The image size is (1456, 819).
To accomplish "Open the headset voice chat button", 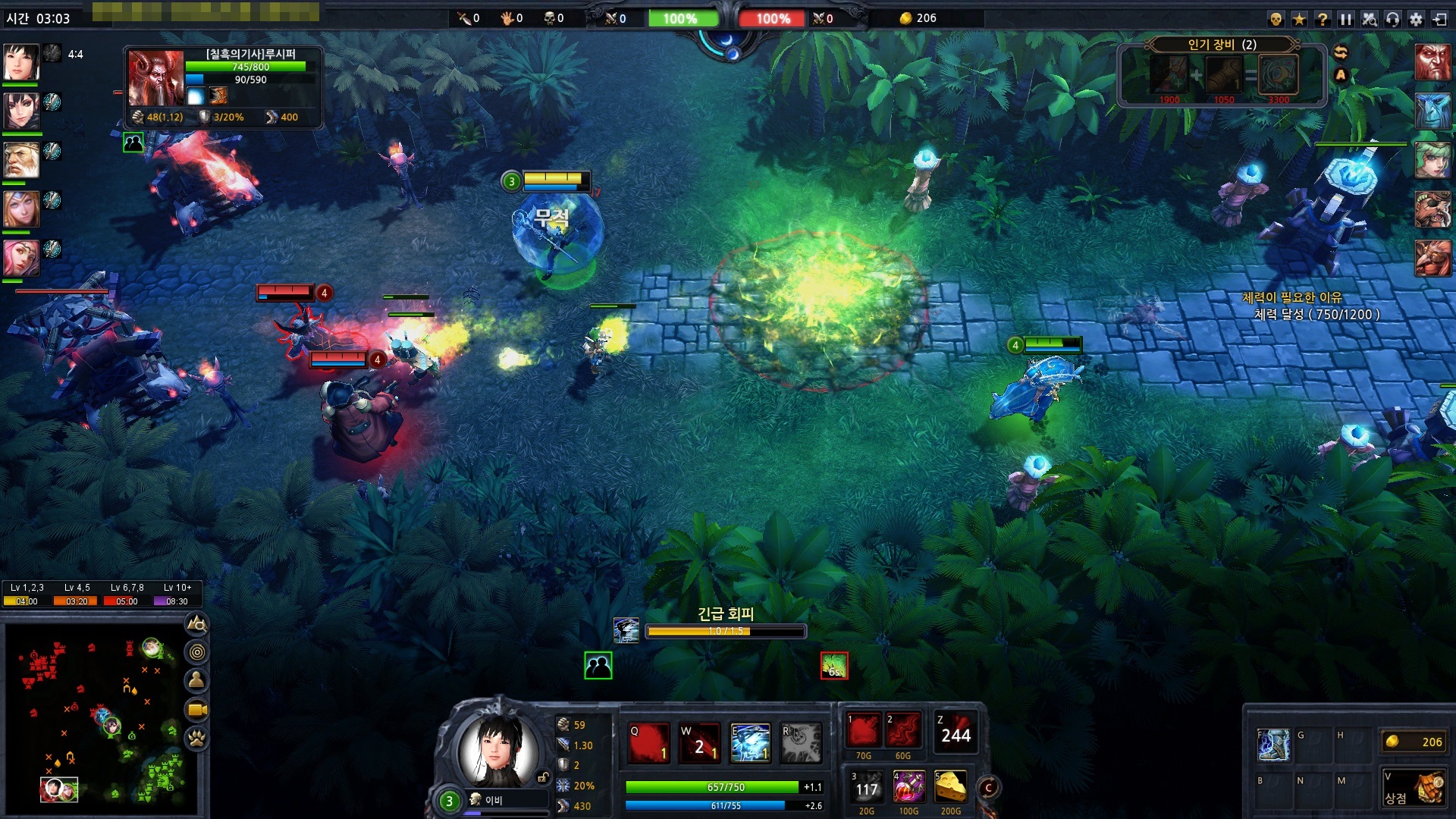I will coord(1392,19).
